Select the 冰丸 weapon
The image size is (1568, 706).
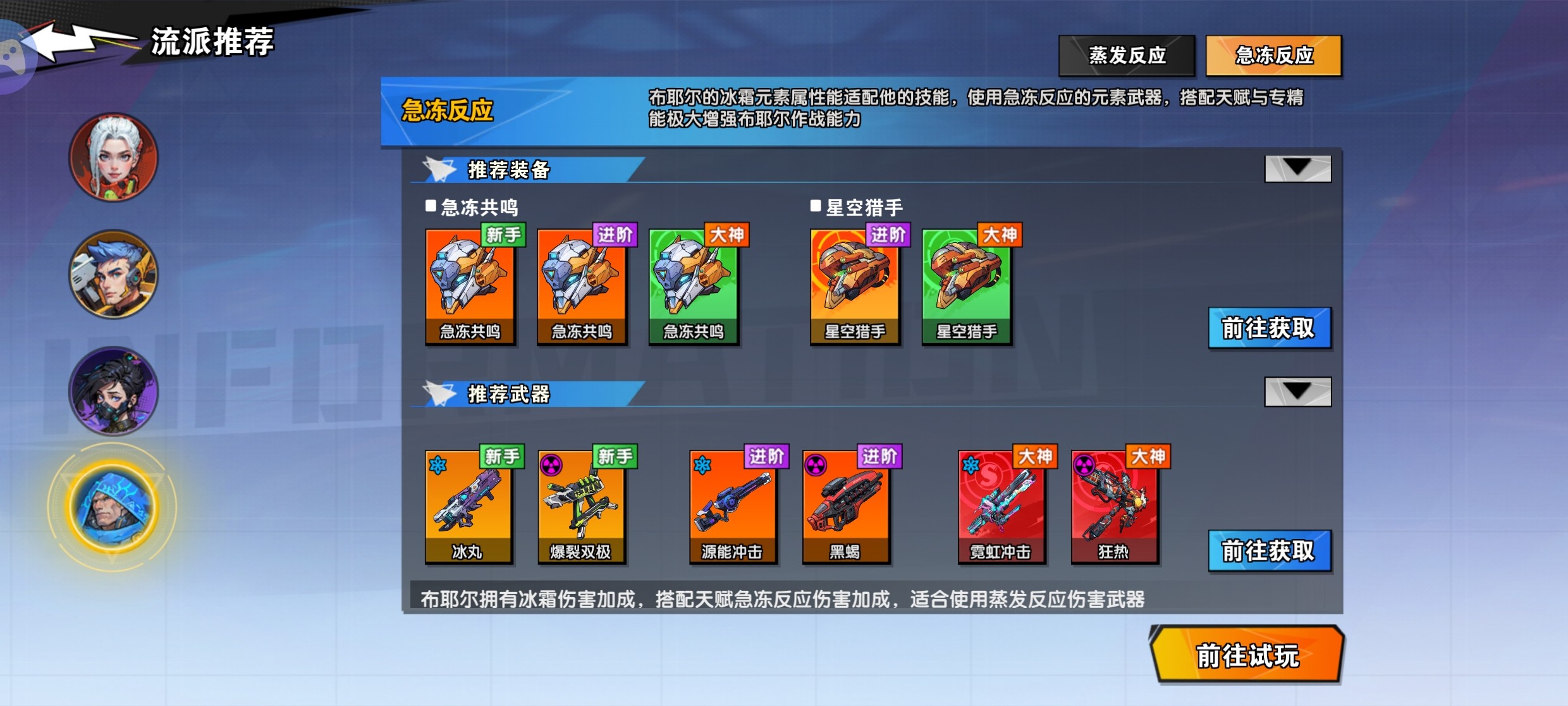468,507
